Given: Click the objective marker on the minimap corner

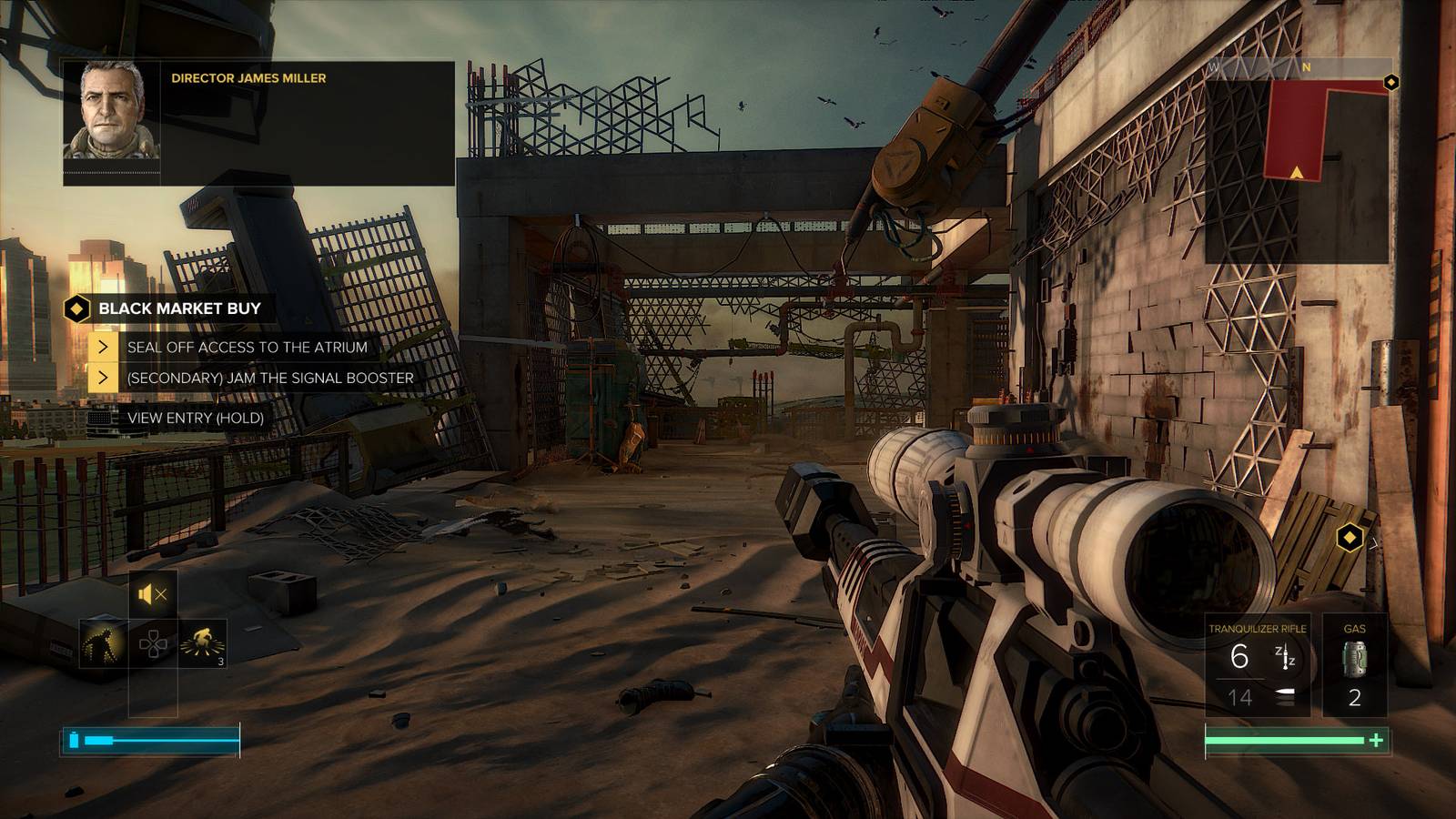Looking at the screenshot, I should [1390, 83].
